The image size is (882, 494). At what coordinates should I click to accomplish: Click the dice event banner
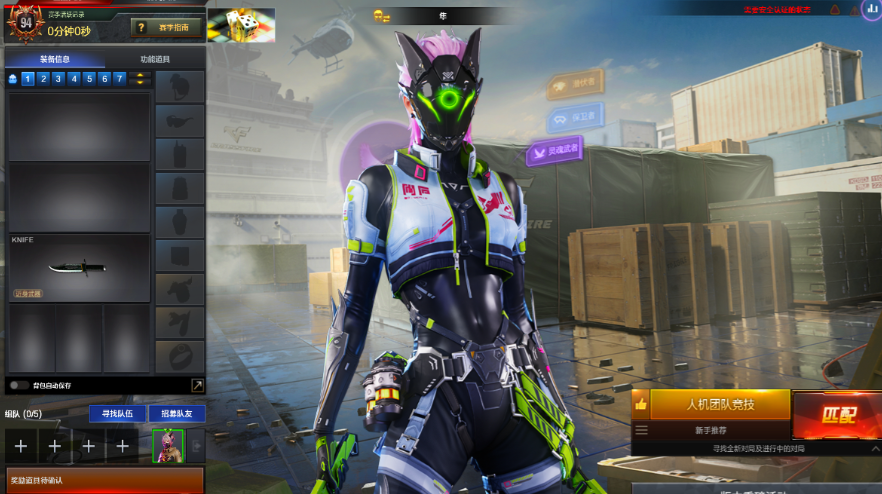240,25
